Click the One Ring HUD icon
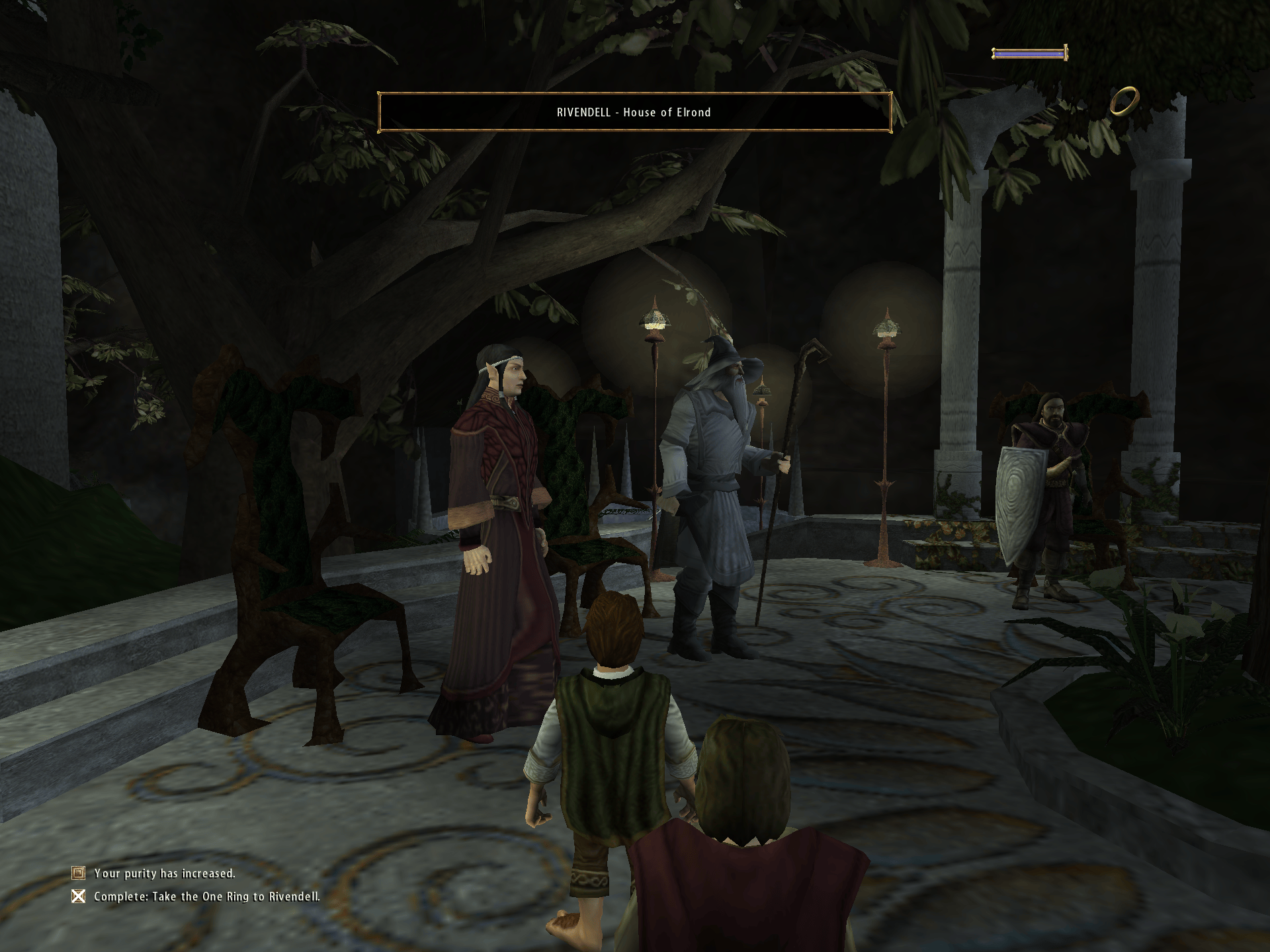The image size is (1270, 952). 1124,101
